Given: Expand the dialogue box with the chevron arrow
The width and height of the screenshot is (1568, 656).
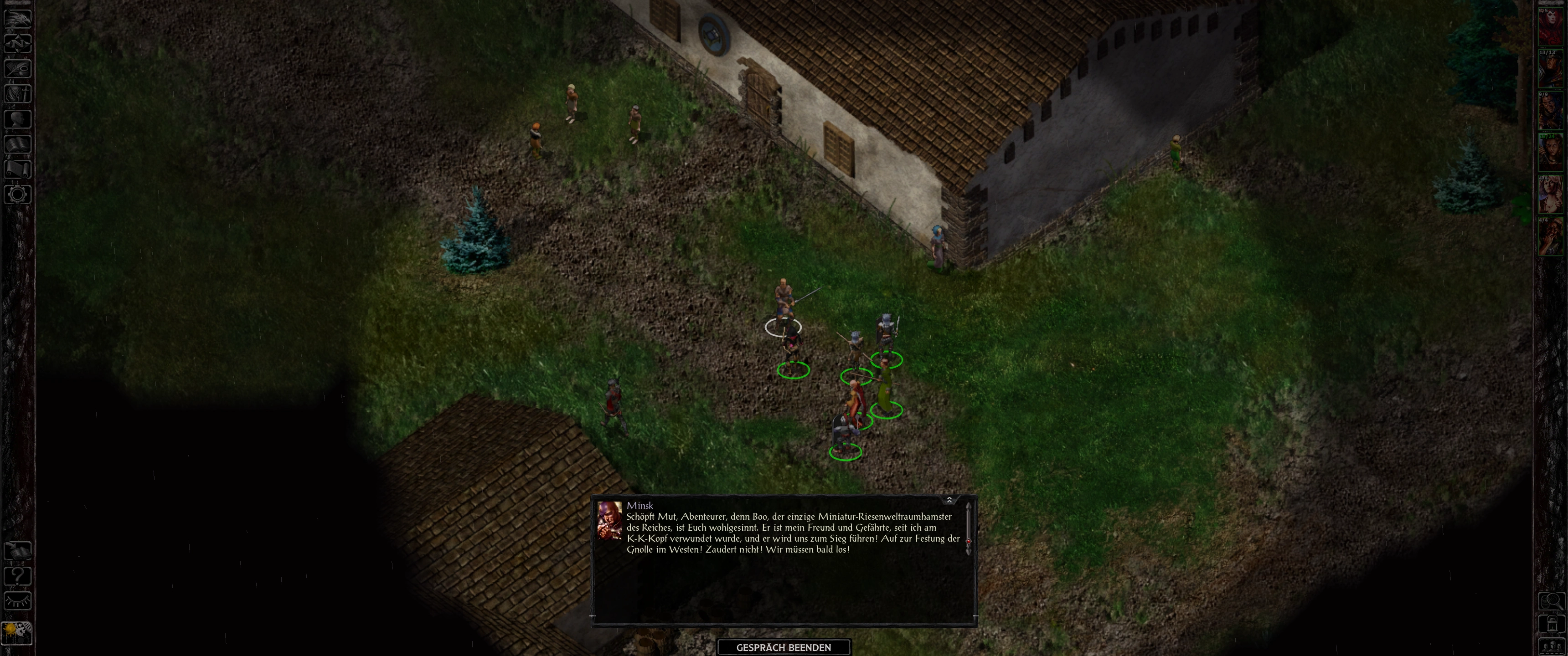Looking at the screenshot, I should point(949,500).
